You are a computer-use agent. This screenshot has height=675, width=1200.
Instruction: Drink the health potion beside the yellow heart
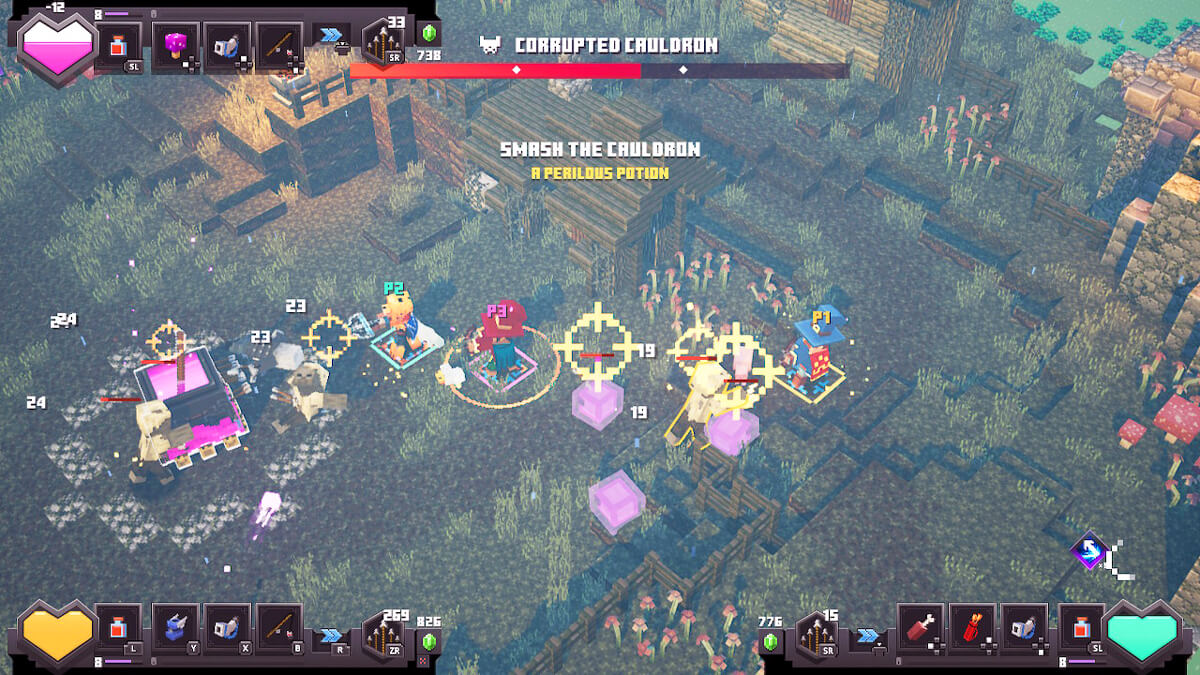[120, 628]
